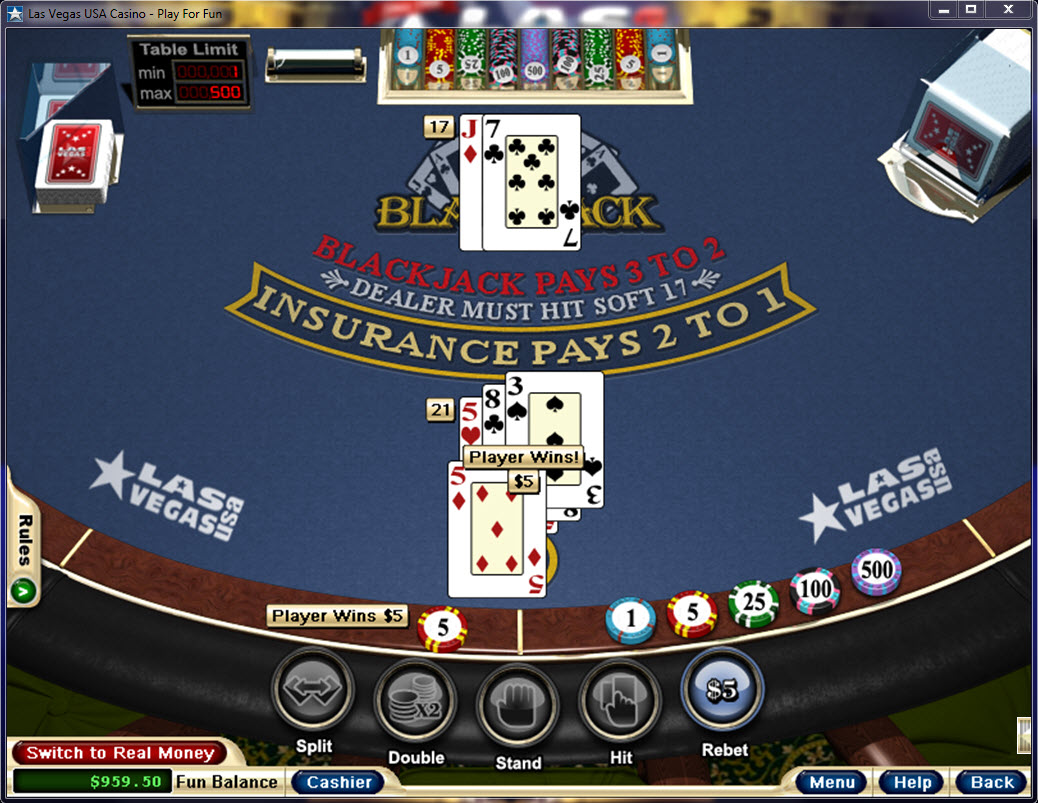Open the Rules side tab
This screenshot has width=1038, height=803.
tap(22, 555)
